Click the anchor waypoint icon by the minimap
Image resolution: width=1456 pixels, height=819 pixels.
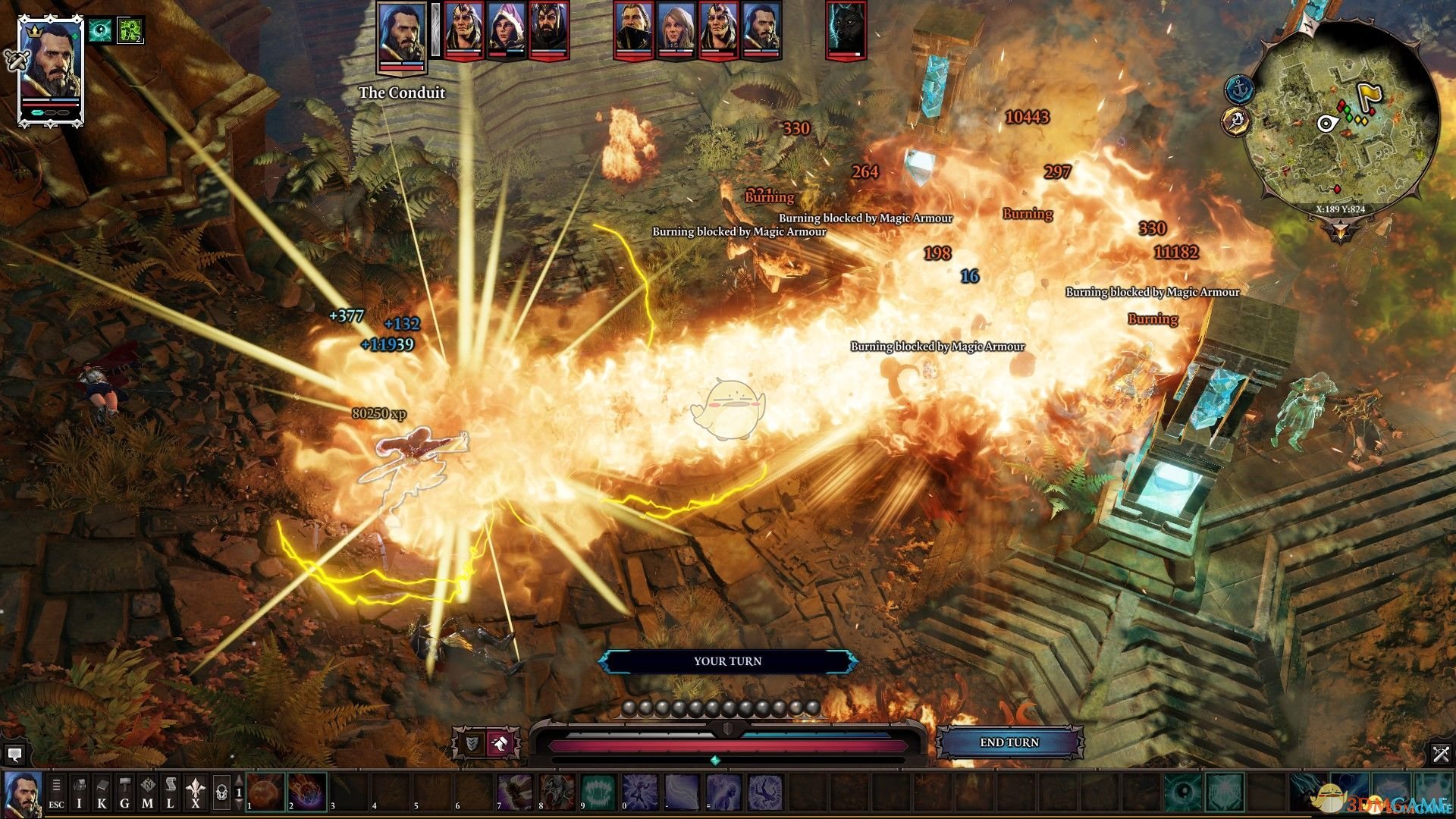pyautogui.click(x=1240, y=90)
